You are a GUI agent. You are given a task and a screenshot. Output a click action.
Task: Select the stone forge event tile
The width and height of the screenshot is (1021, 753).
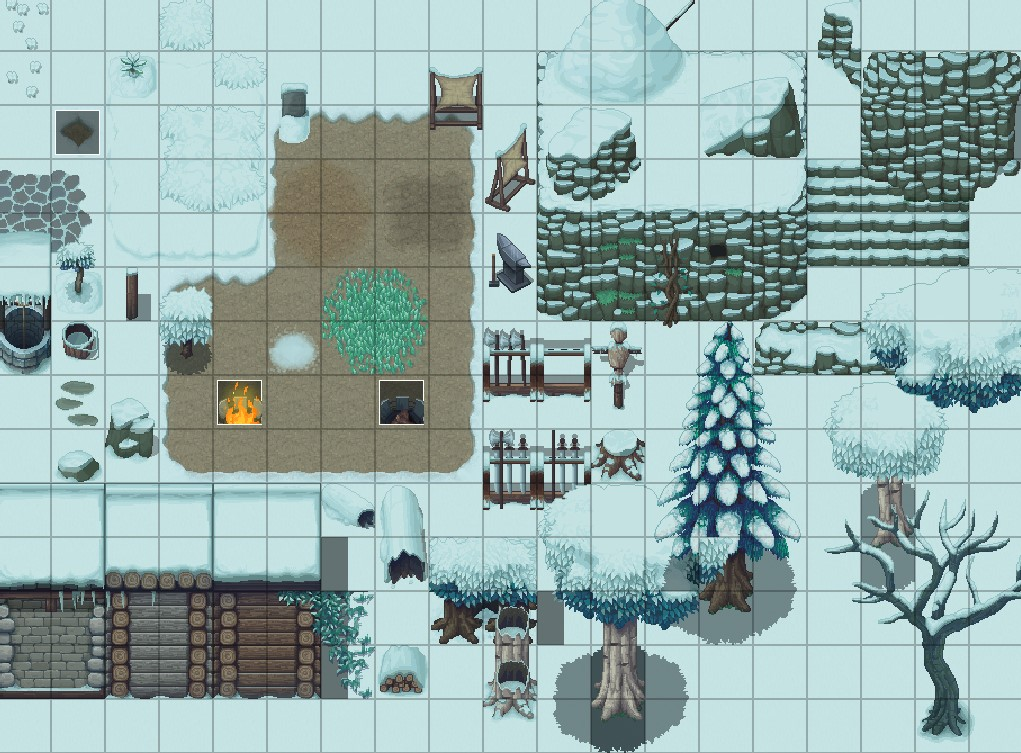click(401, 402)
